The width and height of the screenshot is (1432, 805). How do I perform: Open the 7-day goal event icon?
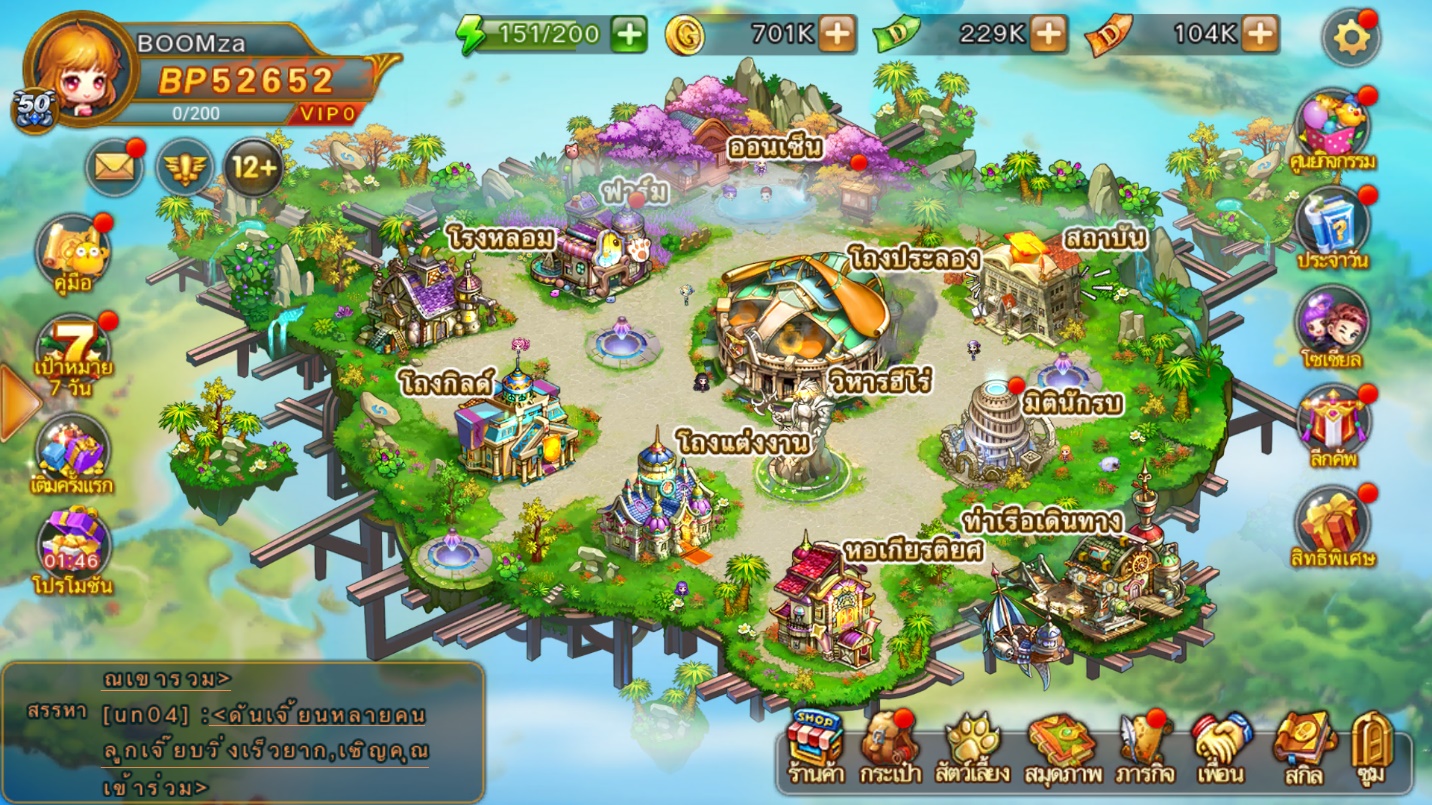click(x=73, y=352)
